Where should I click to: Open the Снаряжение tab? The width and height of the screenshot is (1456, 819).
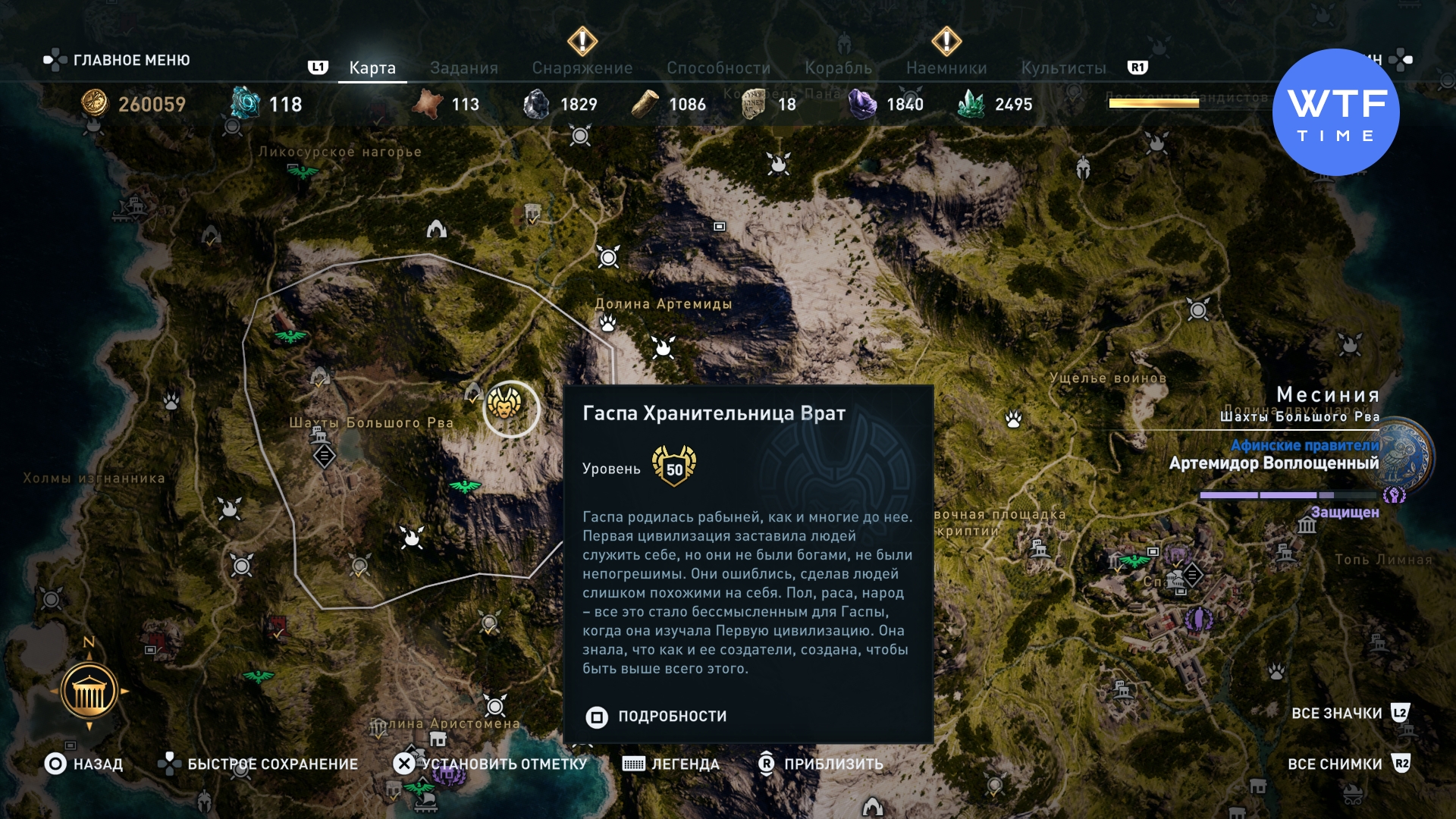tap(582, 68)
